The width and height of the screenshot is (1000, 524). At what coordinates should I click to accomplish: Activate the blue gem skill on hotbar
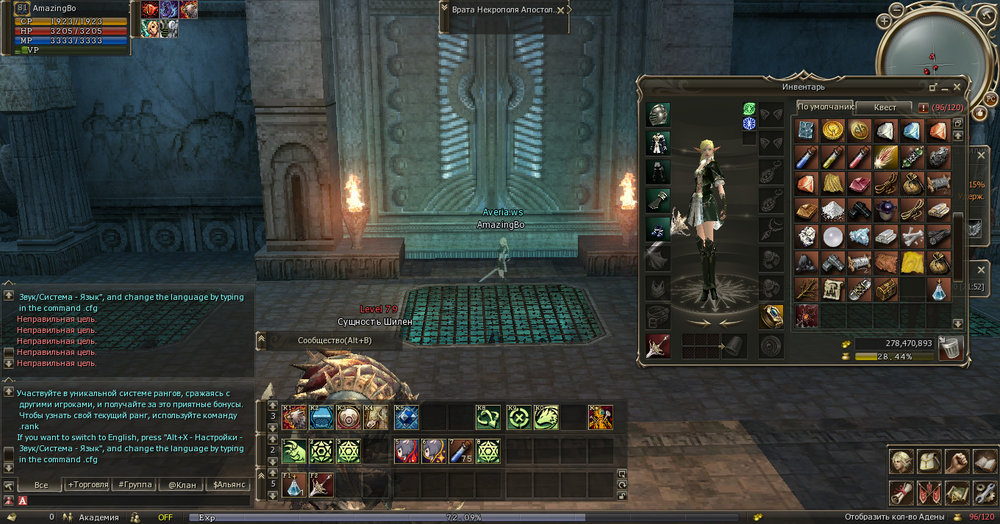click(405, 417)
